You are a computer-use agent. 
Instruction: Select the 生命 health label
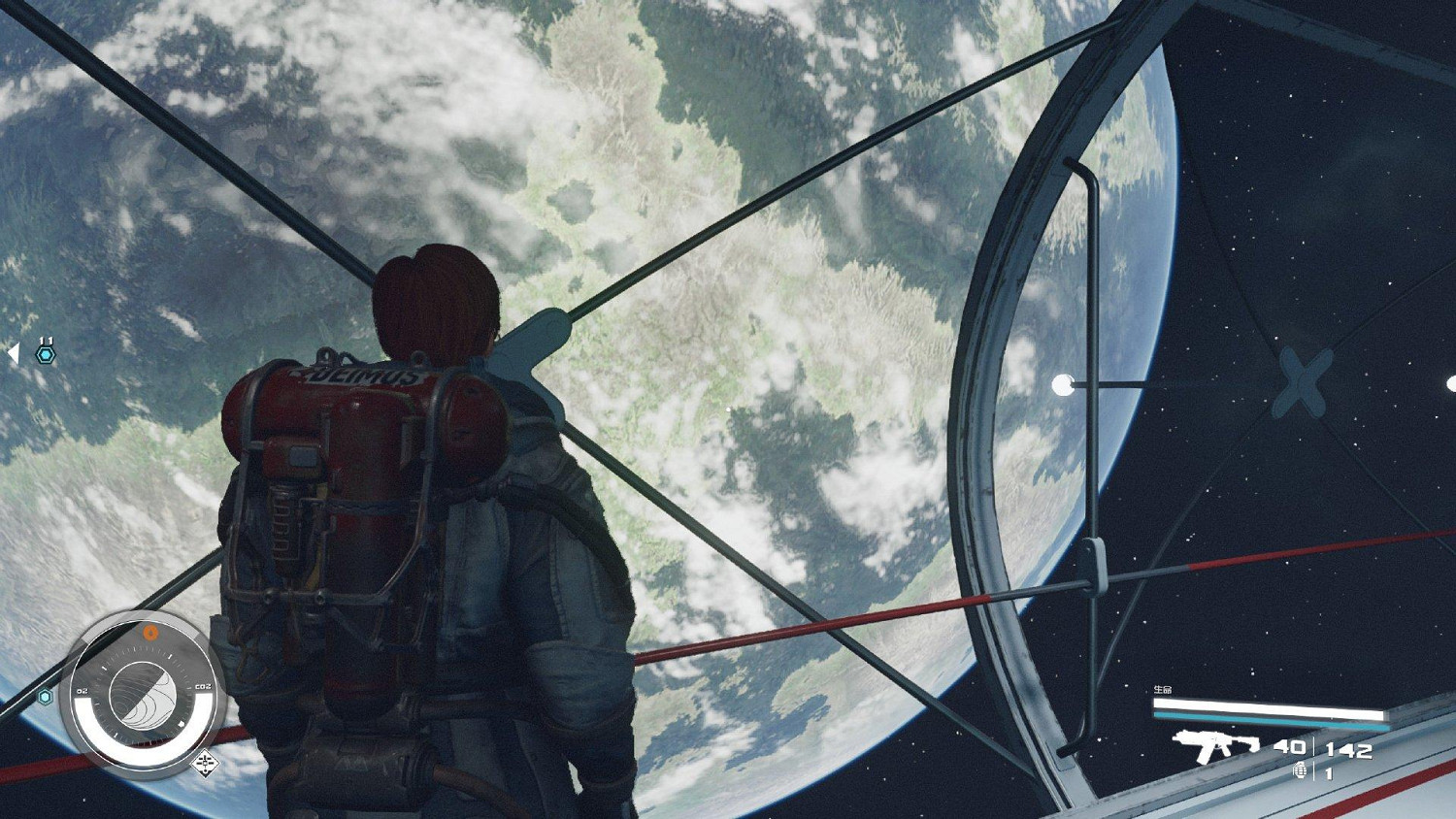pos(1164,689)
